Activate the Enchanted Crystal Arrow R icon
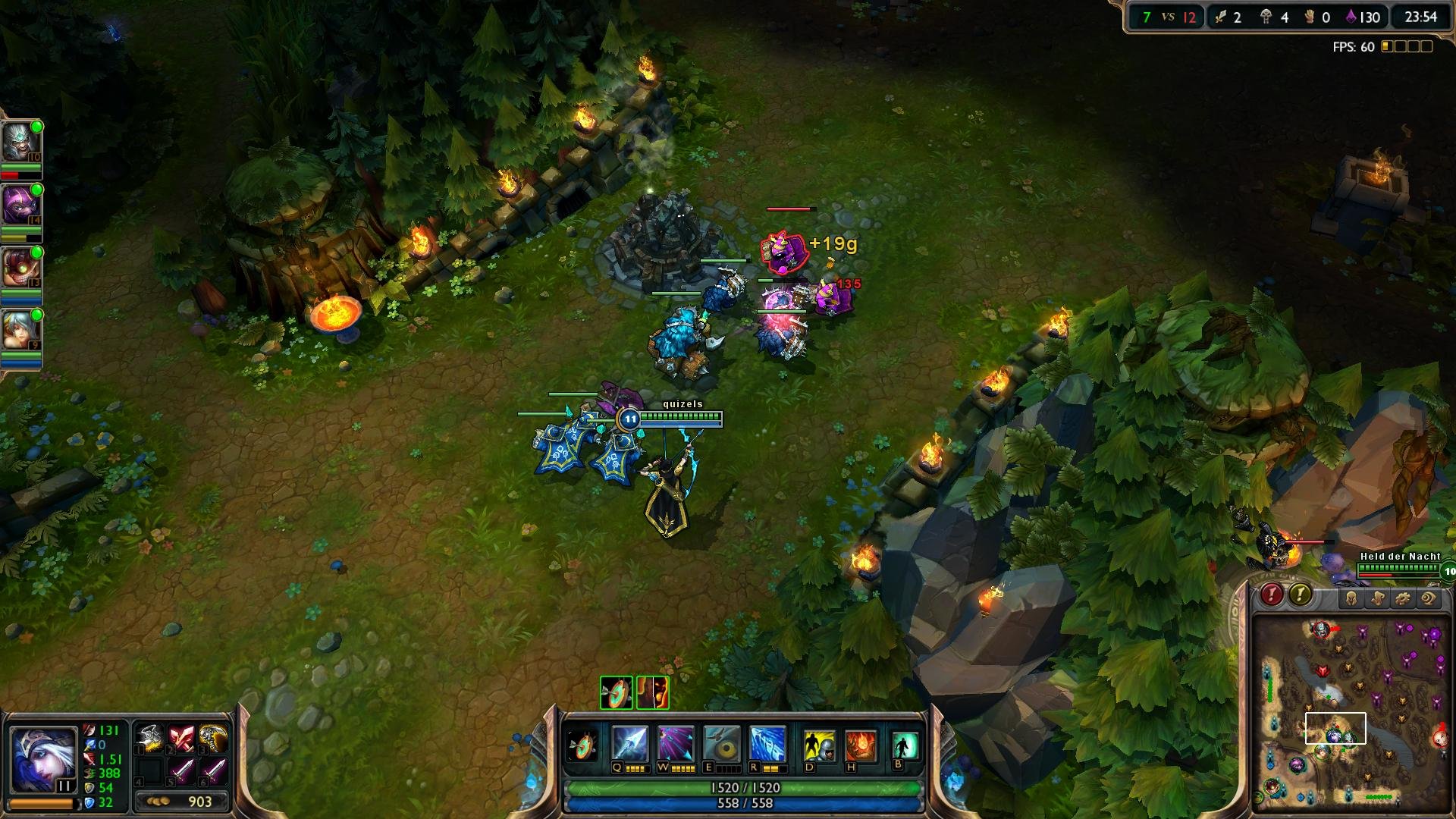This screenshot has height=819, width=1456. point(766,742)
